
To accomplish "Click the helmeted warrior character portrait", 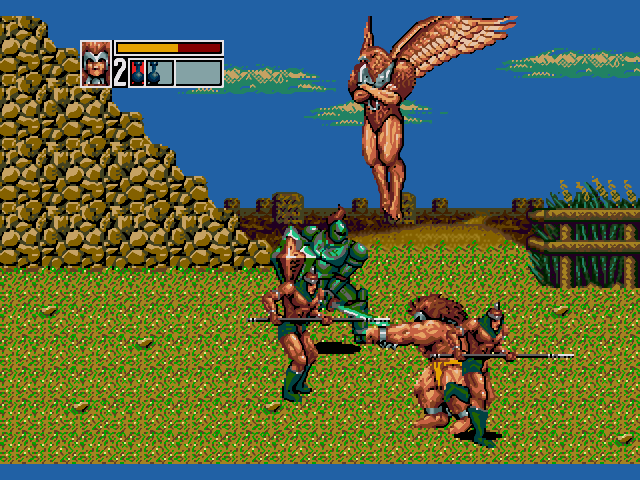I will (96, 63).
